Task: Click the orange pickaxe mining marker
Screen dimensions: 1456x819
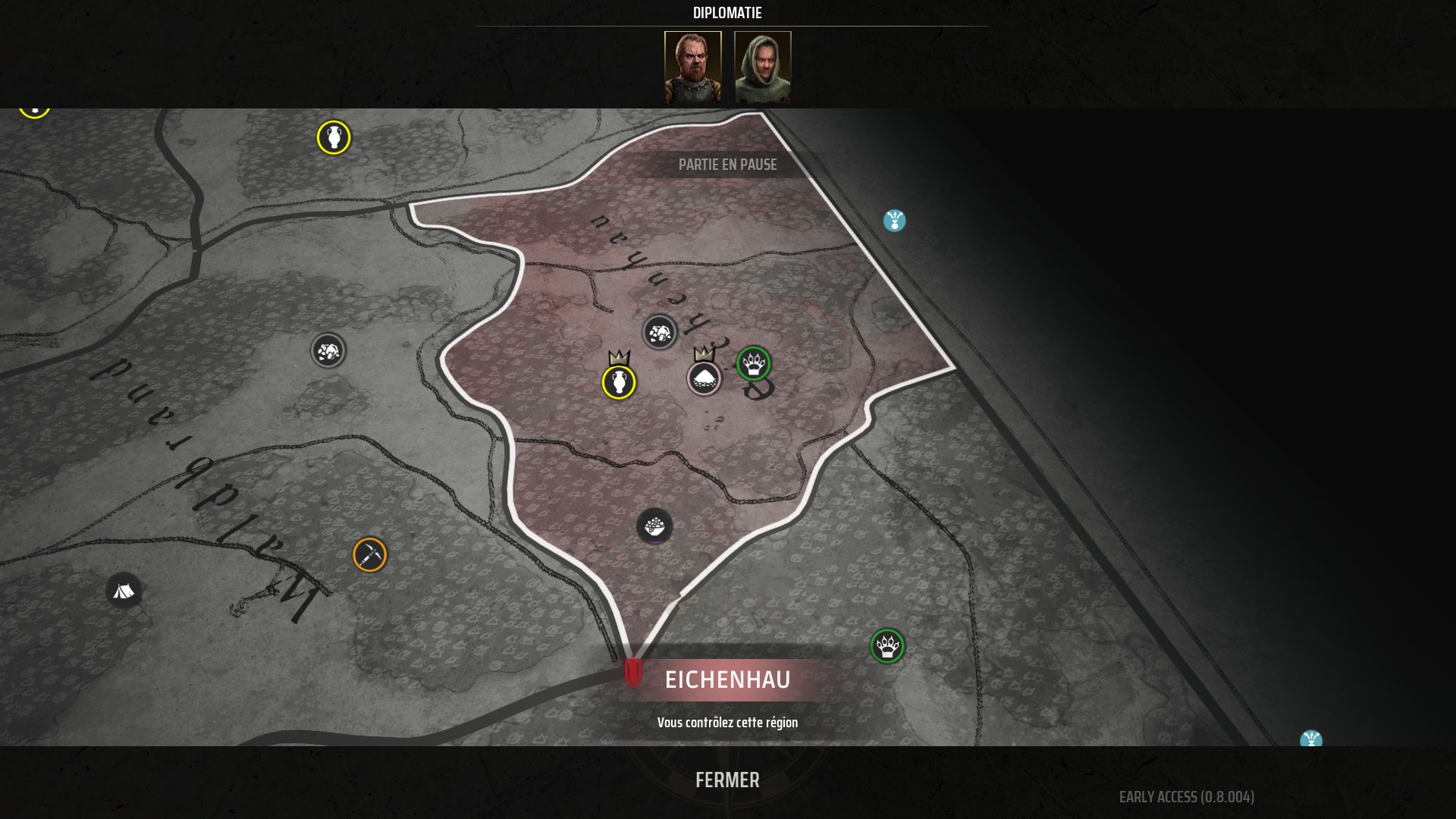Action: coord(370,555)
